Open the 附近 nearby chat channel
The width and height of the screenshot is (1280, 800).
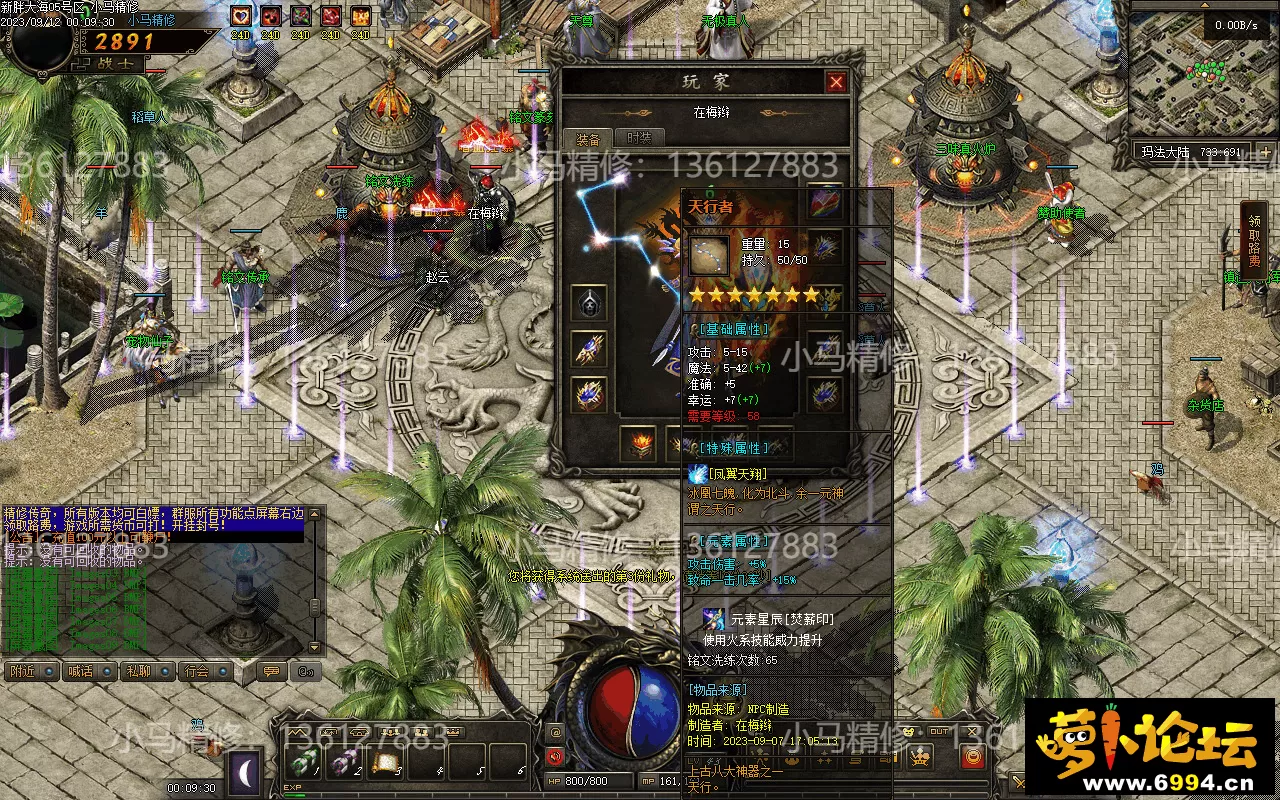tap(24, 671)
